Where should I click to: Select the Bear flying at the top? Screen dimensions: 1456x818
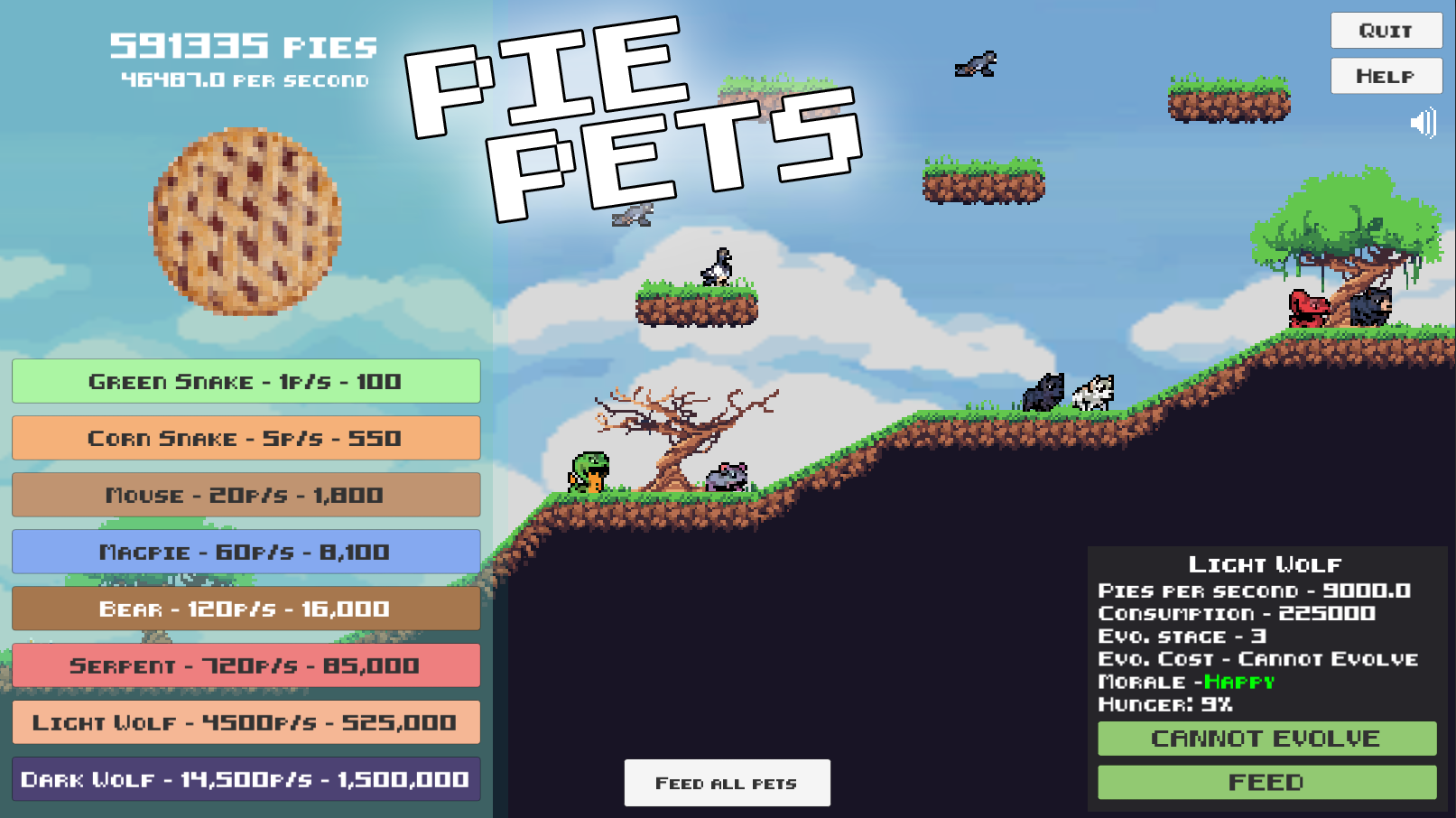click(976, 63)
